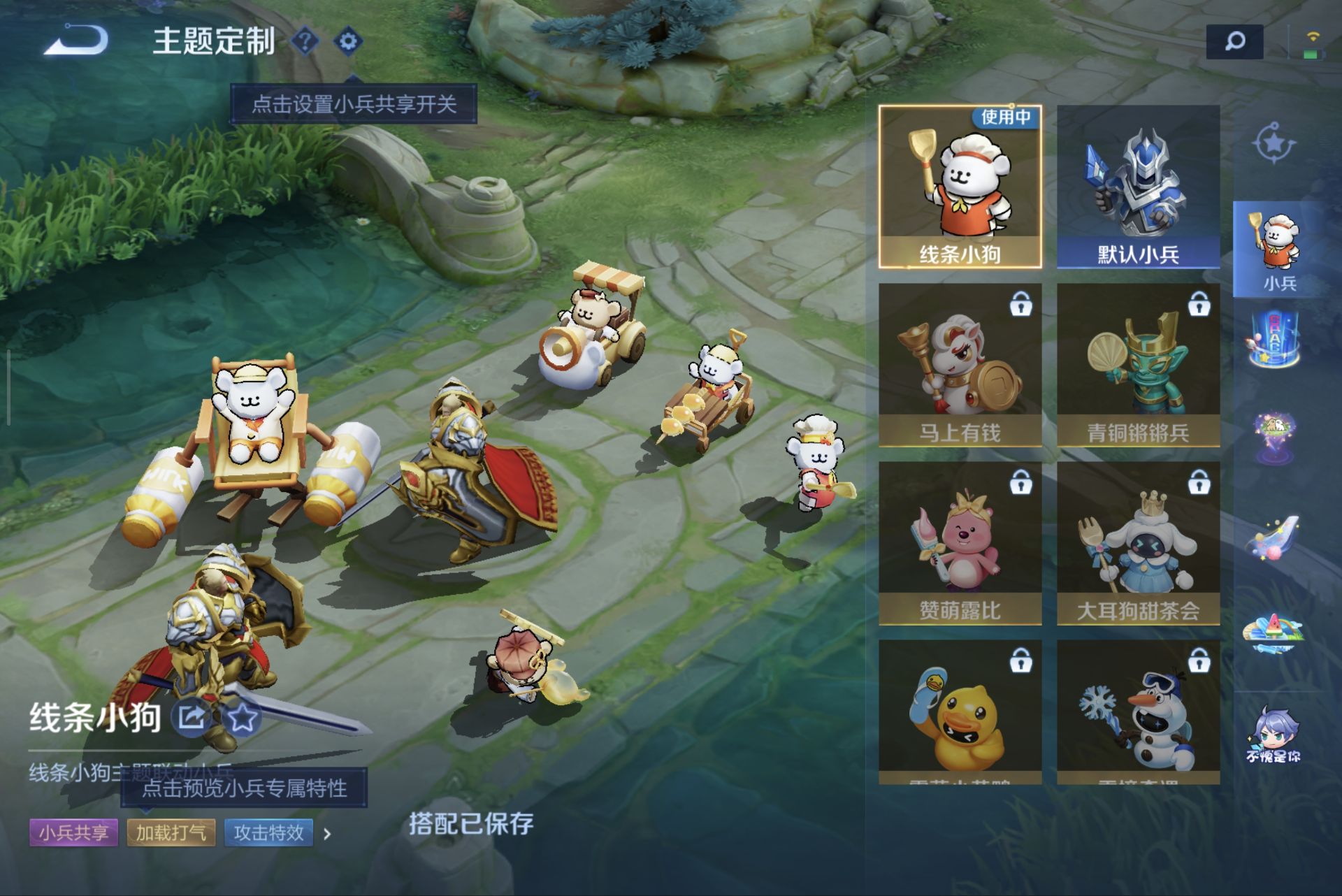Switch to the 小兵 minion tab
The height and width of the screenshot is (896, 1342).
1278,250
